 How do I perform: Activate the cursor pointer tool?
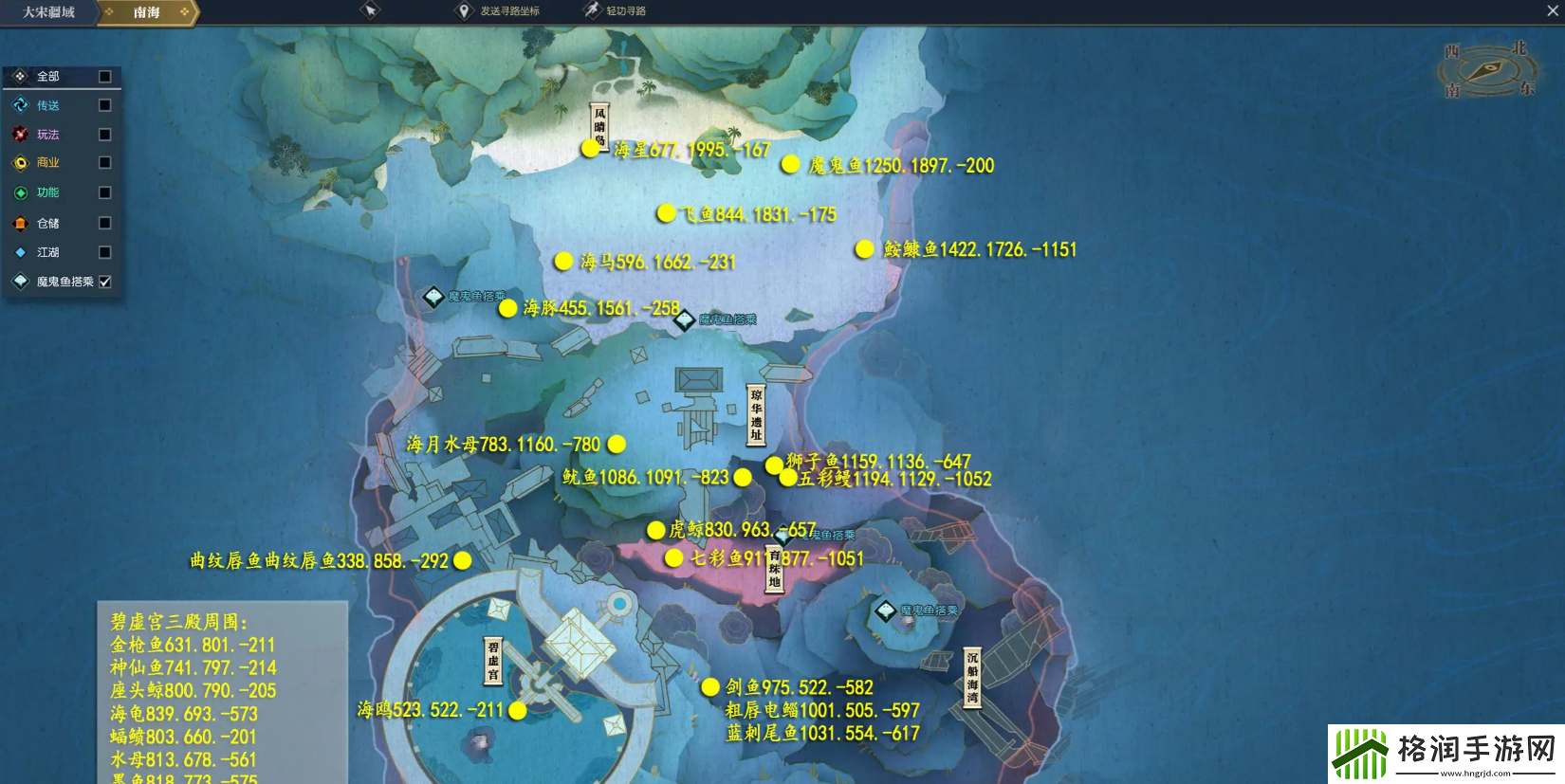pos(370,10)
